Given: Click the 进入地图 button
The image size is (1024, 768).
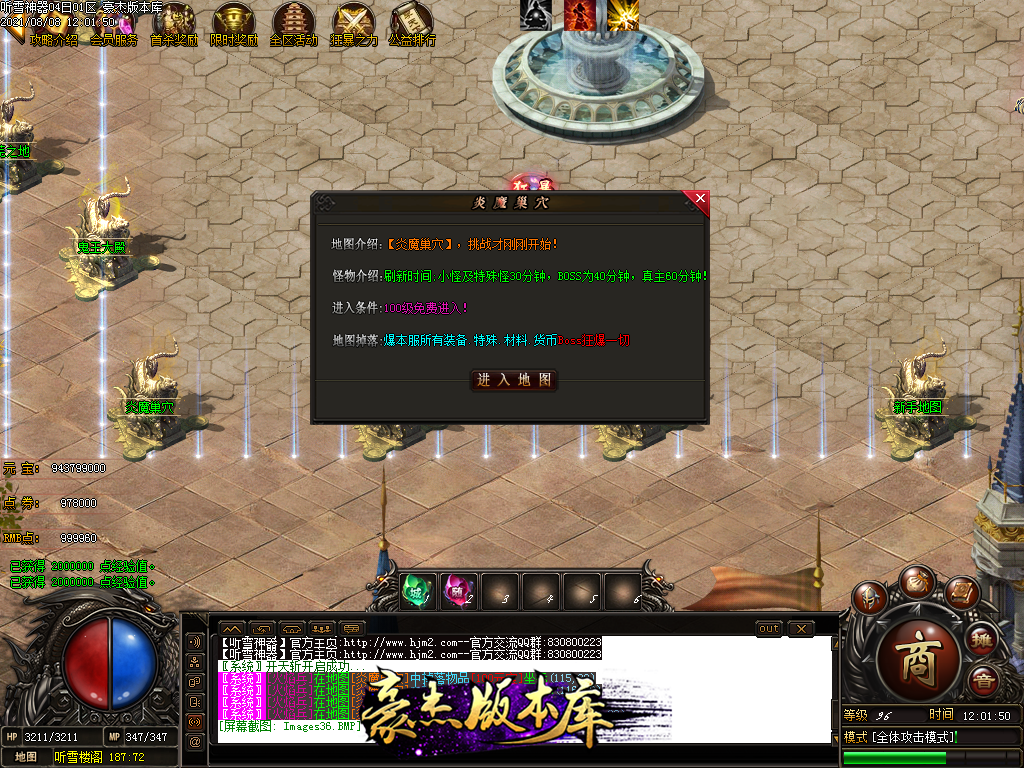Looking at the screenshot, I should [514, 380].
